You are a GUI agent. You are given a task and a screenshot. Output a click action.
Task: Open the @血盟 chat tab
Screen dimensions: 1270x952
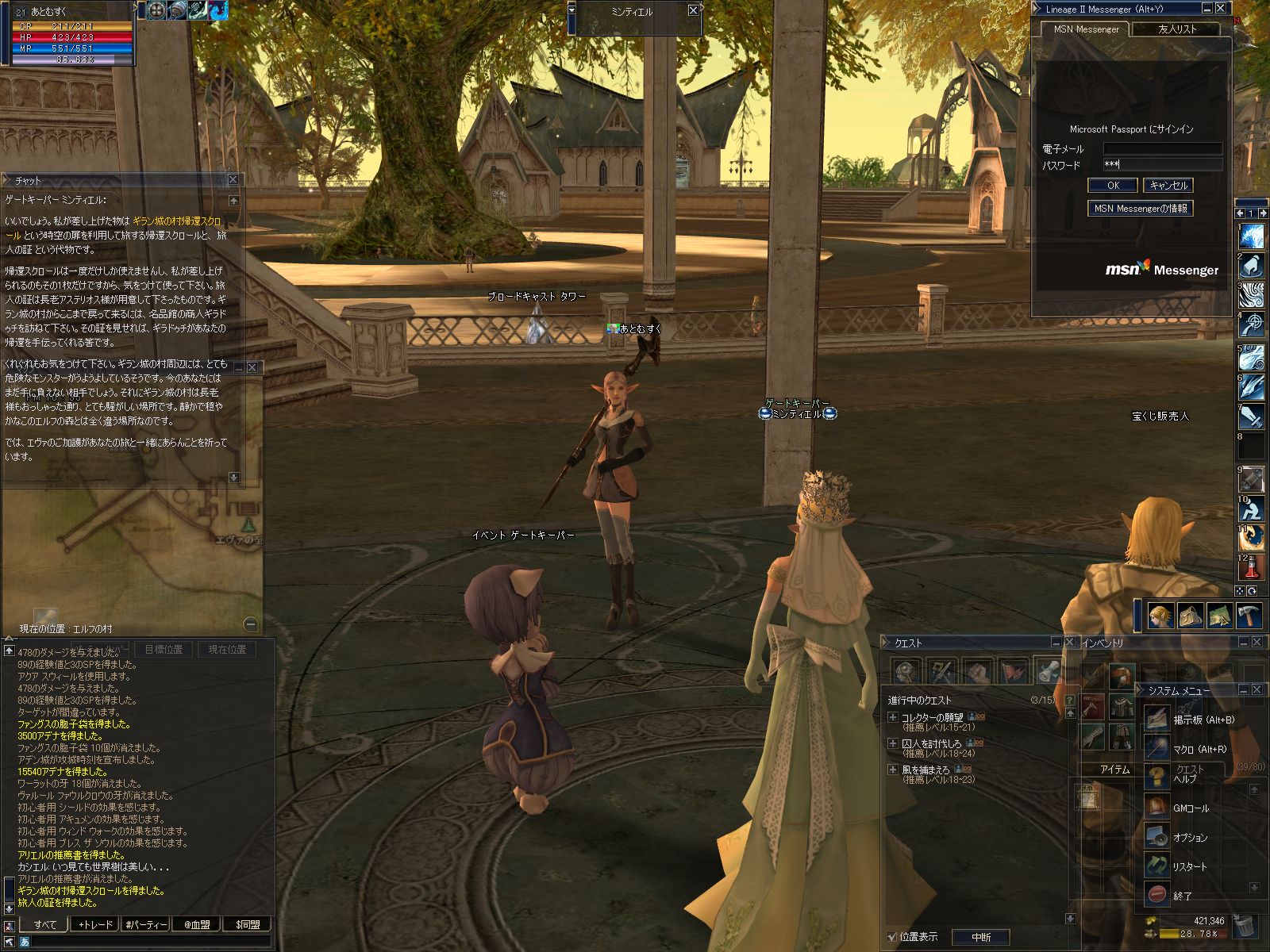(x=197, y=924)
